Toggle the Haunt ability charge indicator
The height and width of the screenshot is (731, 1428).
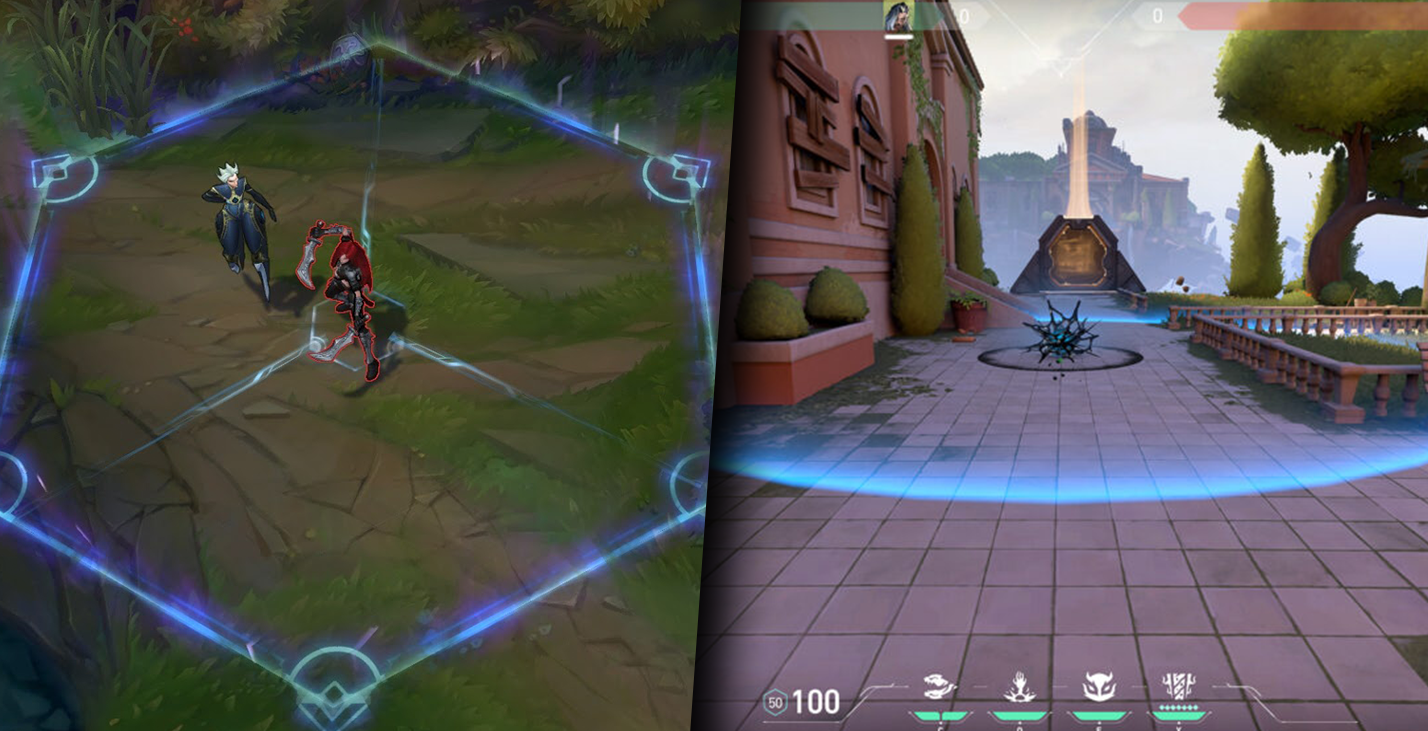[x=1099, y=713]
